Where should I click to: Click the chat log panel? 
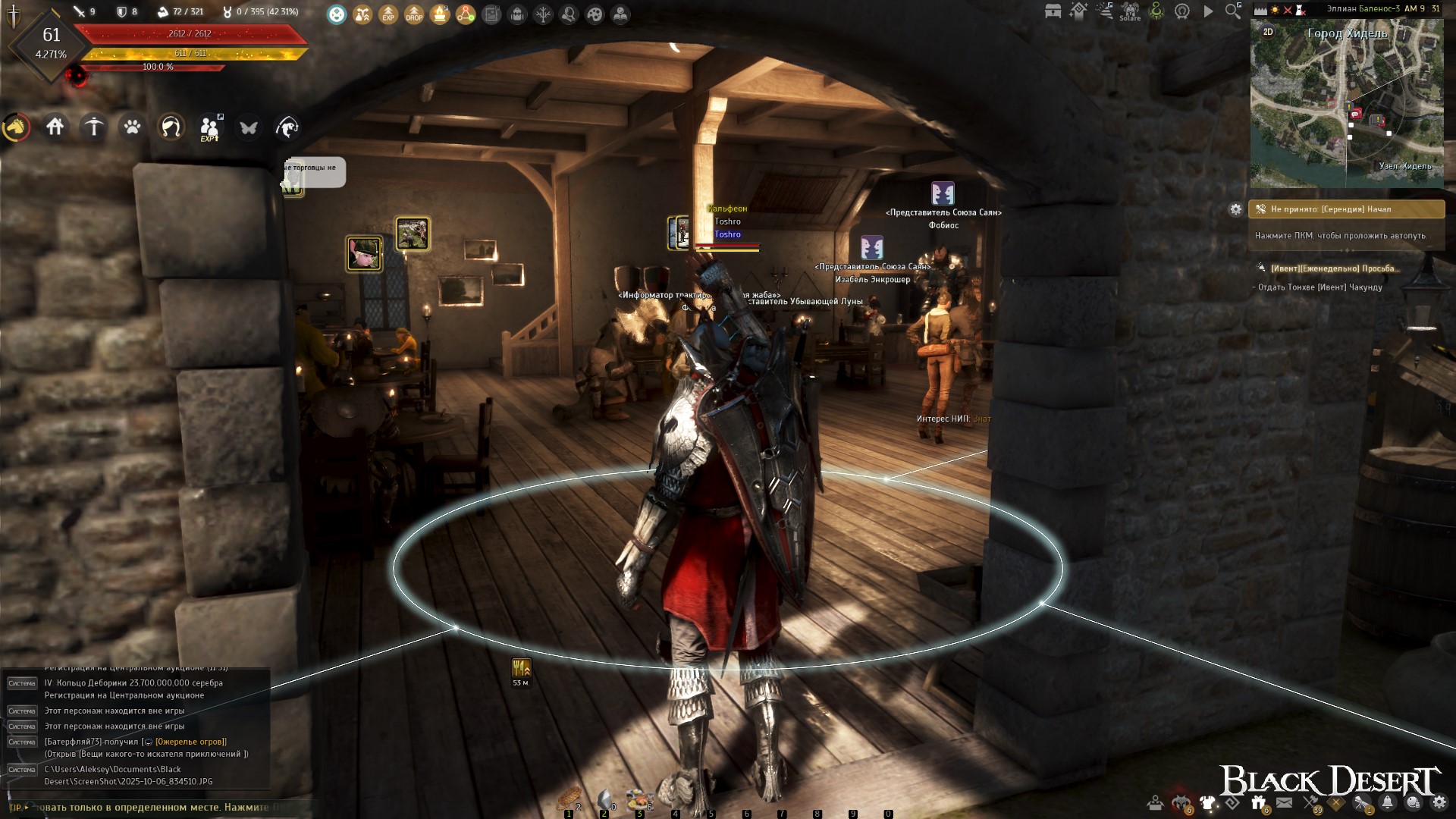pos(136,728)
